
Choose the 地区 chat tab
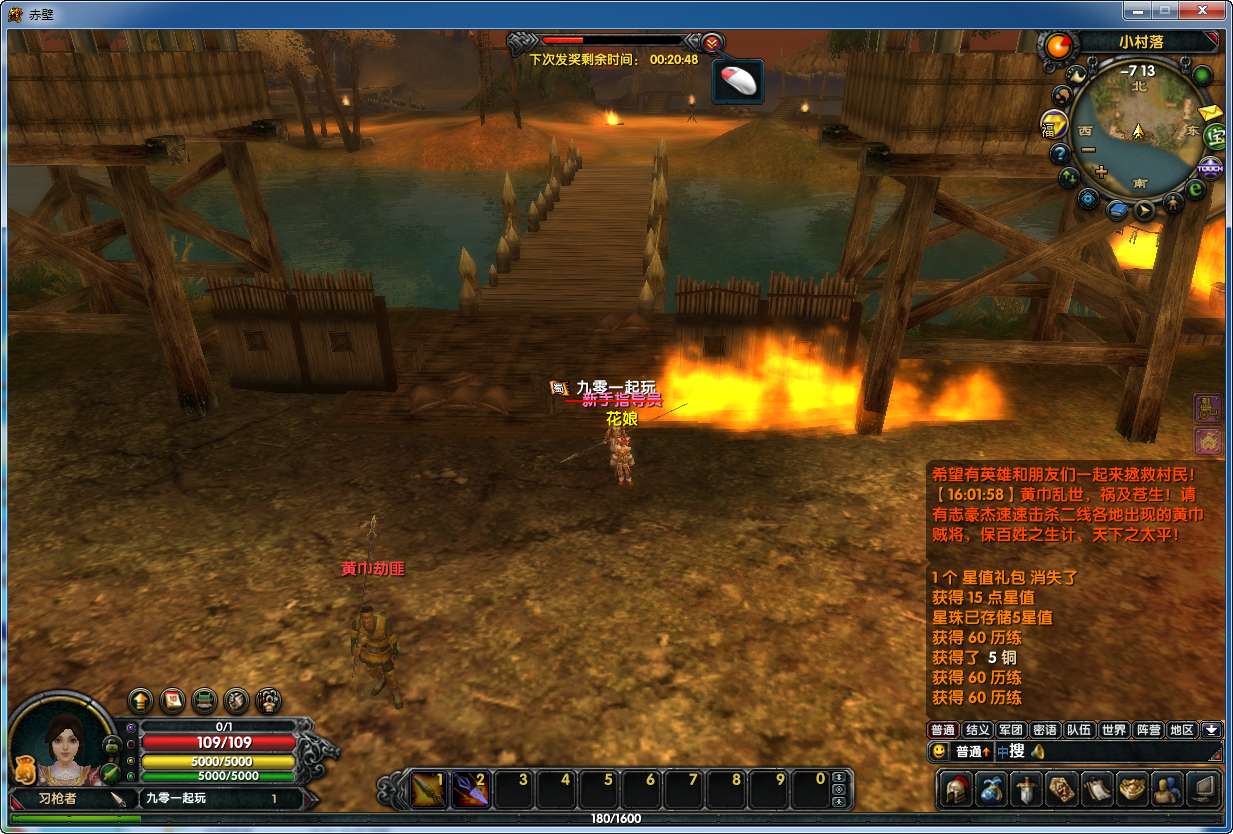click(1182, 730)
